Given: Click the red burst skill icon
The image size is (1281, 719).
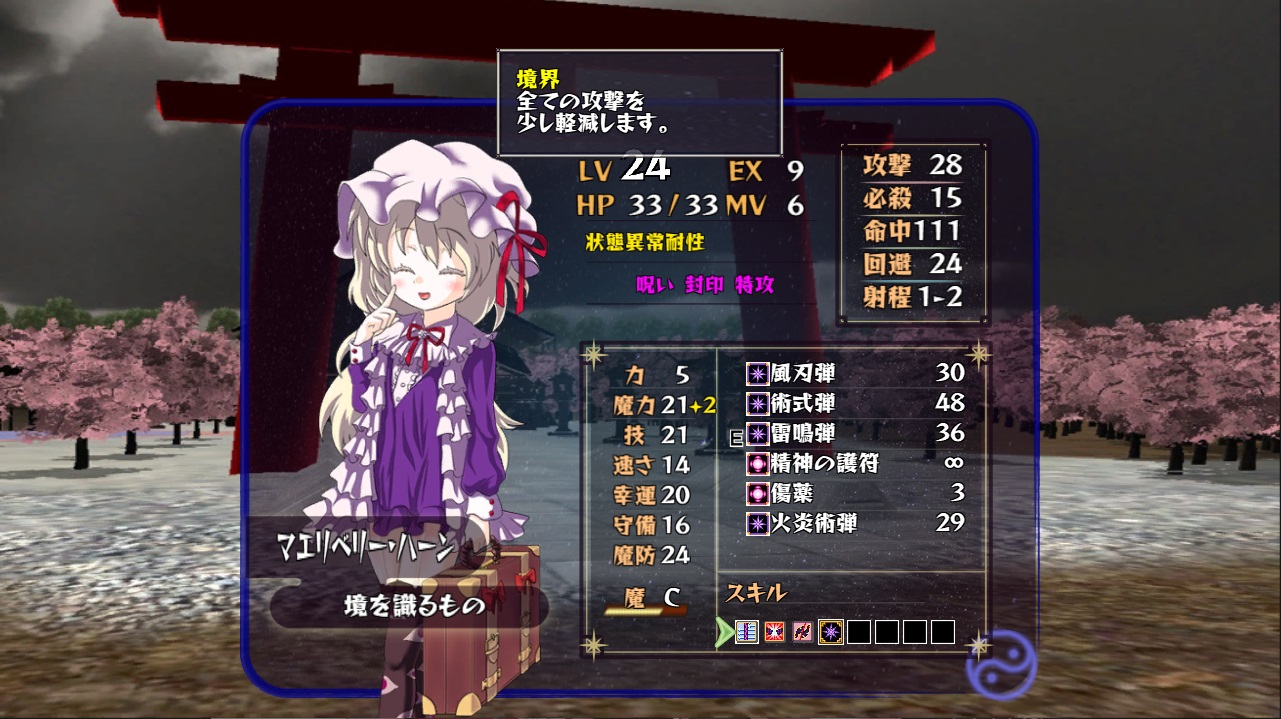Looking at the screenshot, I should click(x=775, y=632).
